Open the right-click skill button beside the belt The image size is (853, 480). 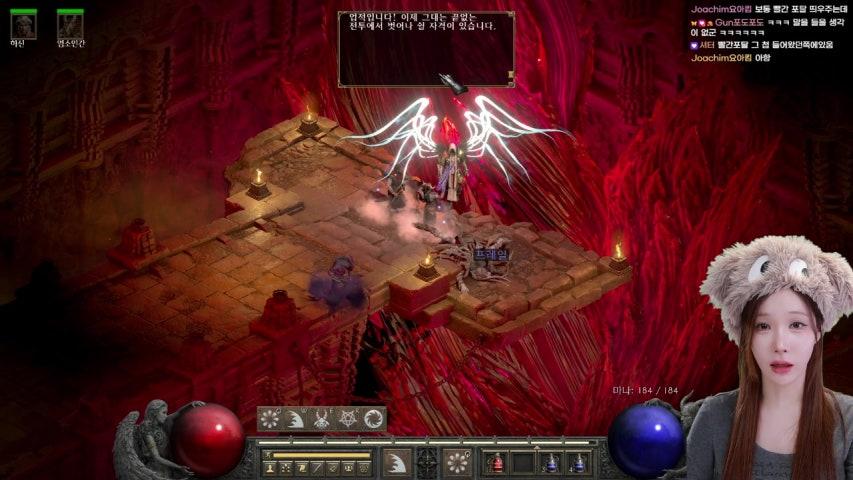[x=458, y=462]
